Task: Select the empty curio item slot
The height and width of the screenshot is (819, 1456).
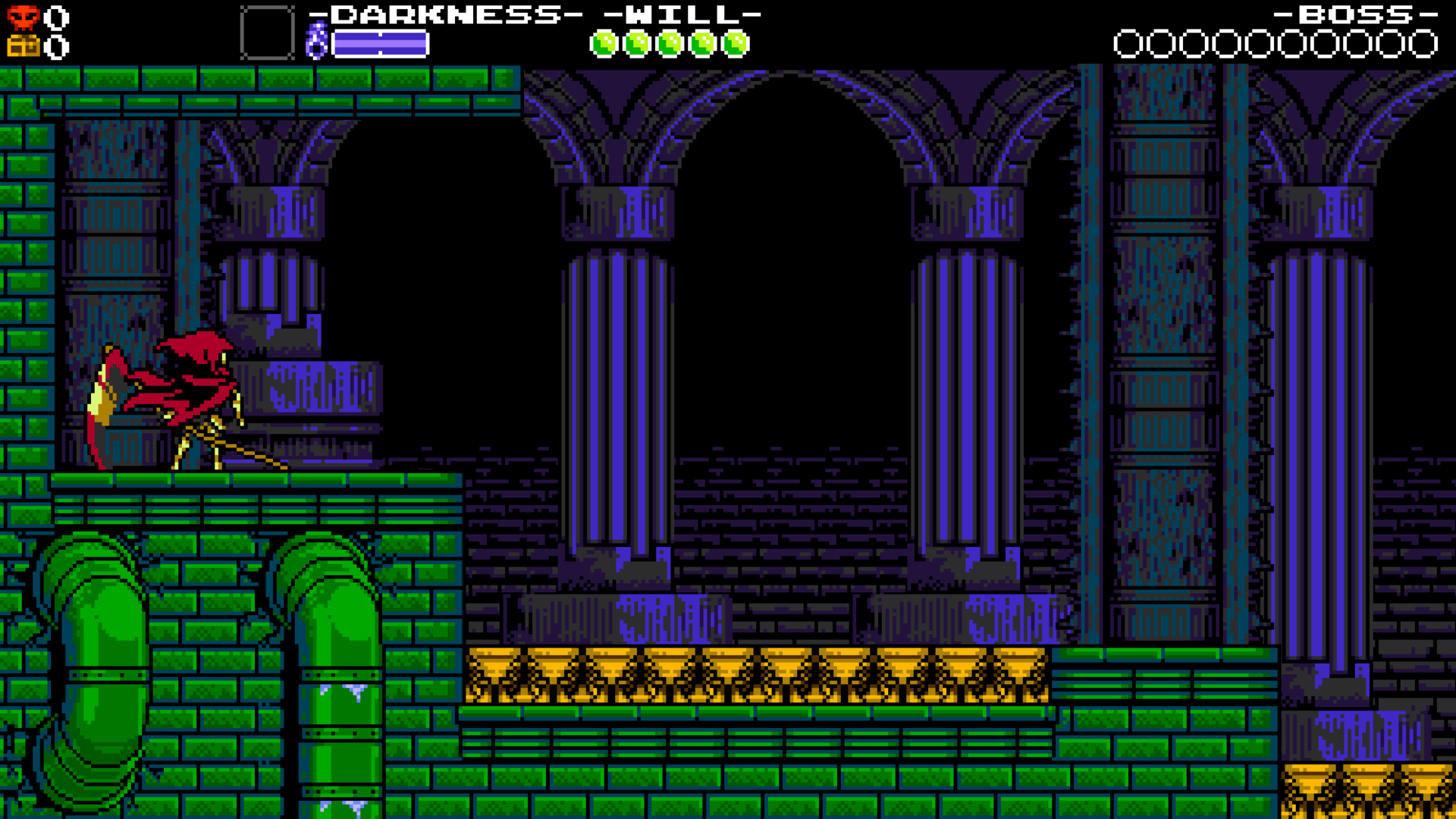Action: click(267, 33)
